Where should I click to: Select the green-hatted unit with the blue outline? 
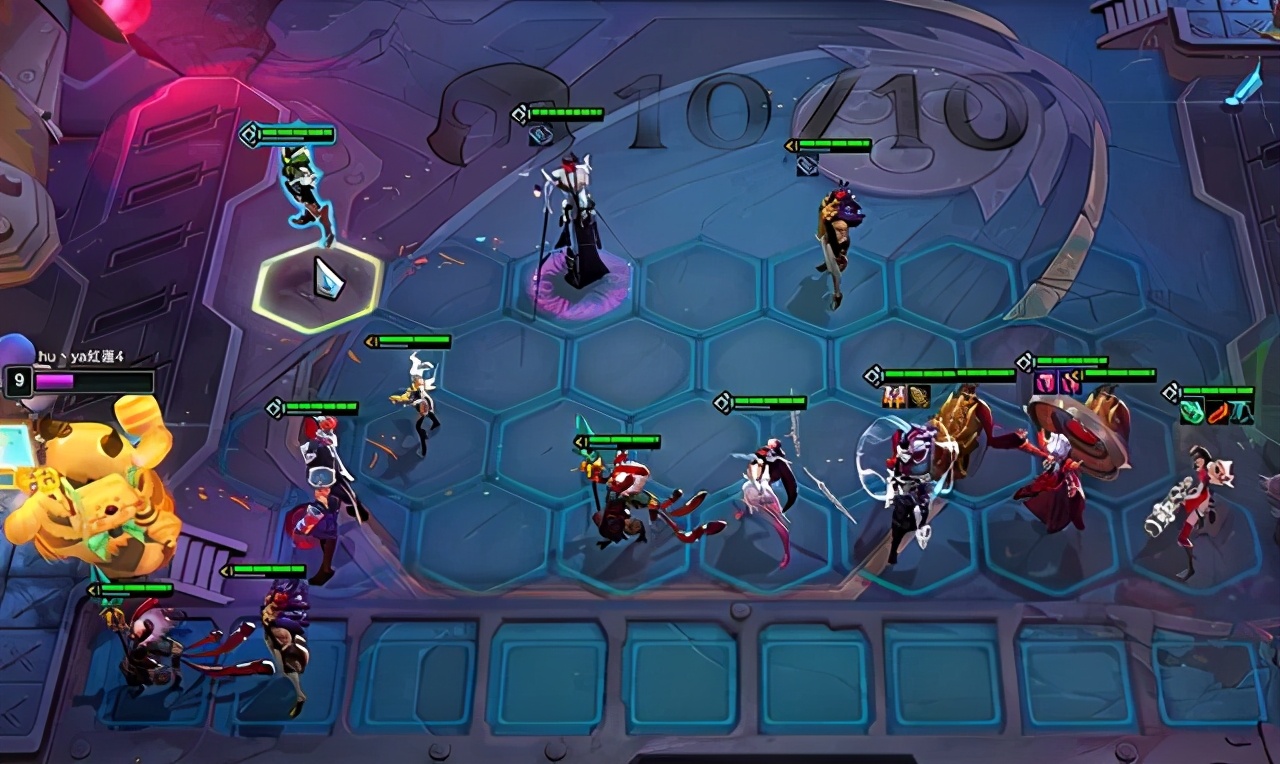click(304, 192)
